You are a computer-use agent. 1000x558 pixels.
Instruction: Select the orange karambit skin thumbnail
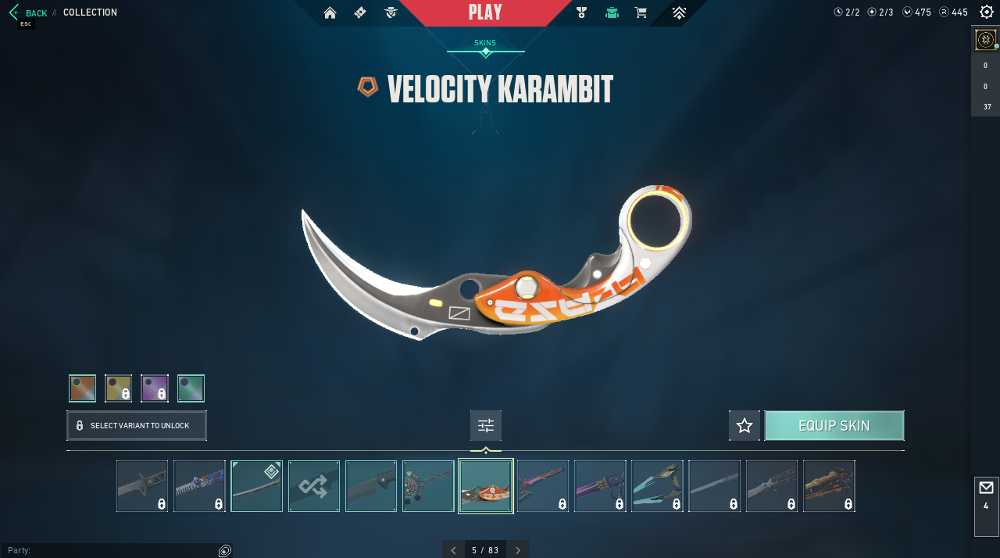click(x=486, y=486)
